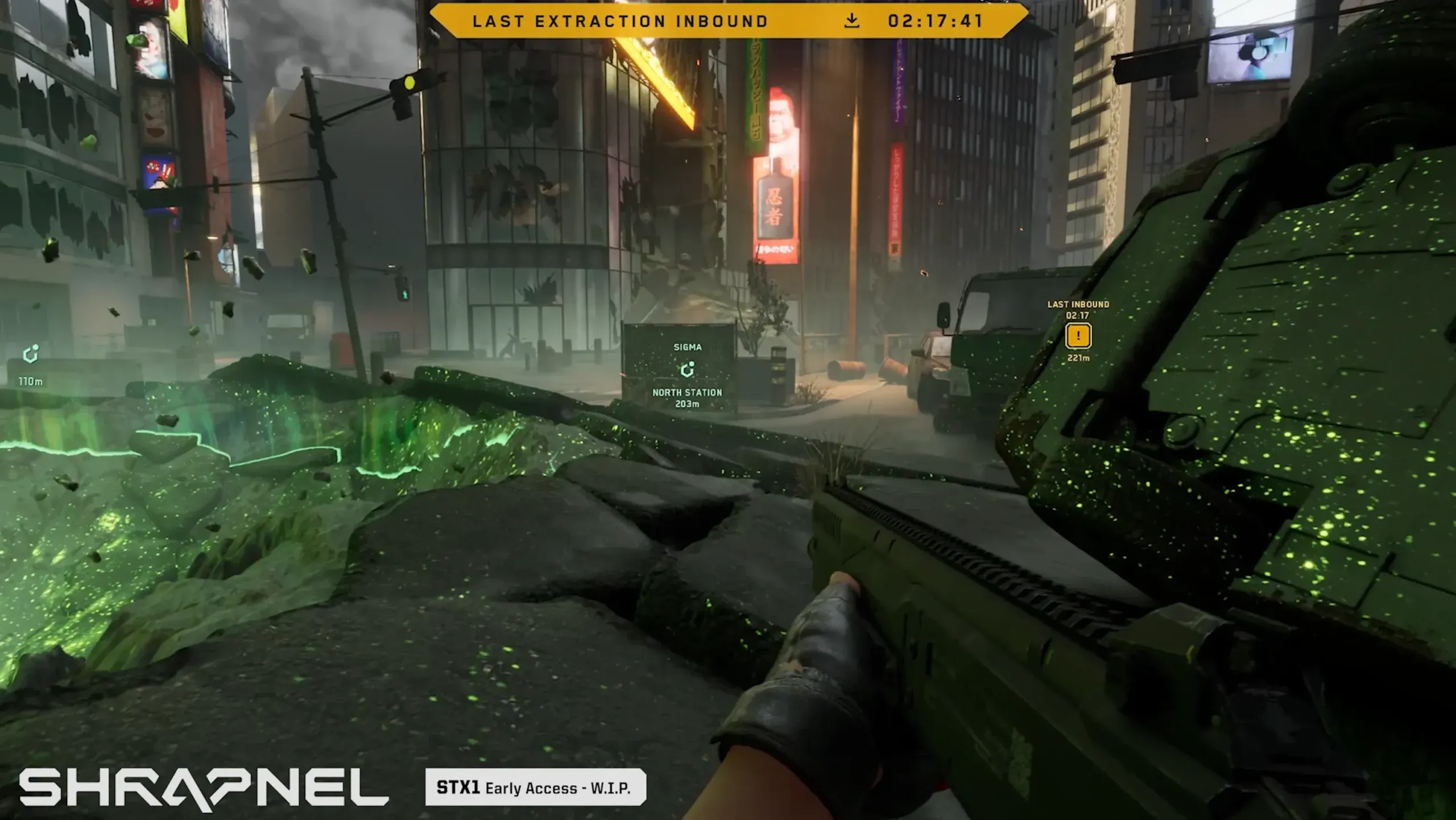Viewport: 1456px width, 820px height.
Task: Click the yellow Last Inbound exclamation marker
Action: [1078, 336]
